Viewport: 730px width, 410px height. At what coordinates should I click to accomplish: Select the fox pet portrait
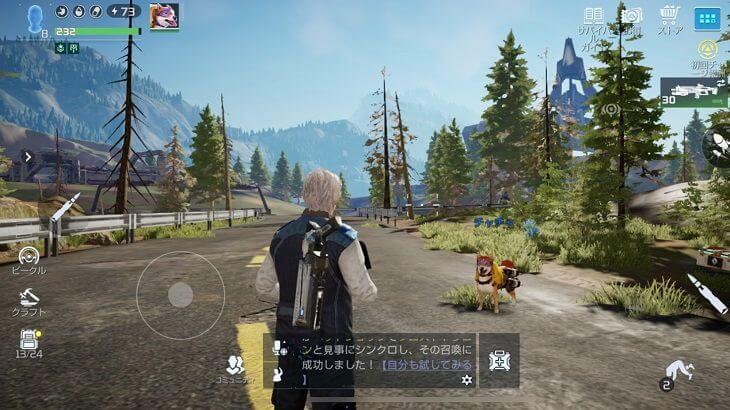pyautogui.click(x=164, y=16)
